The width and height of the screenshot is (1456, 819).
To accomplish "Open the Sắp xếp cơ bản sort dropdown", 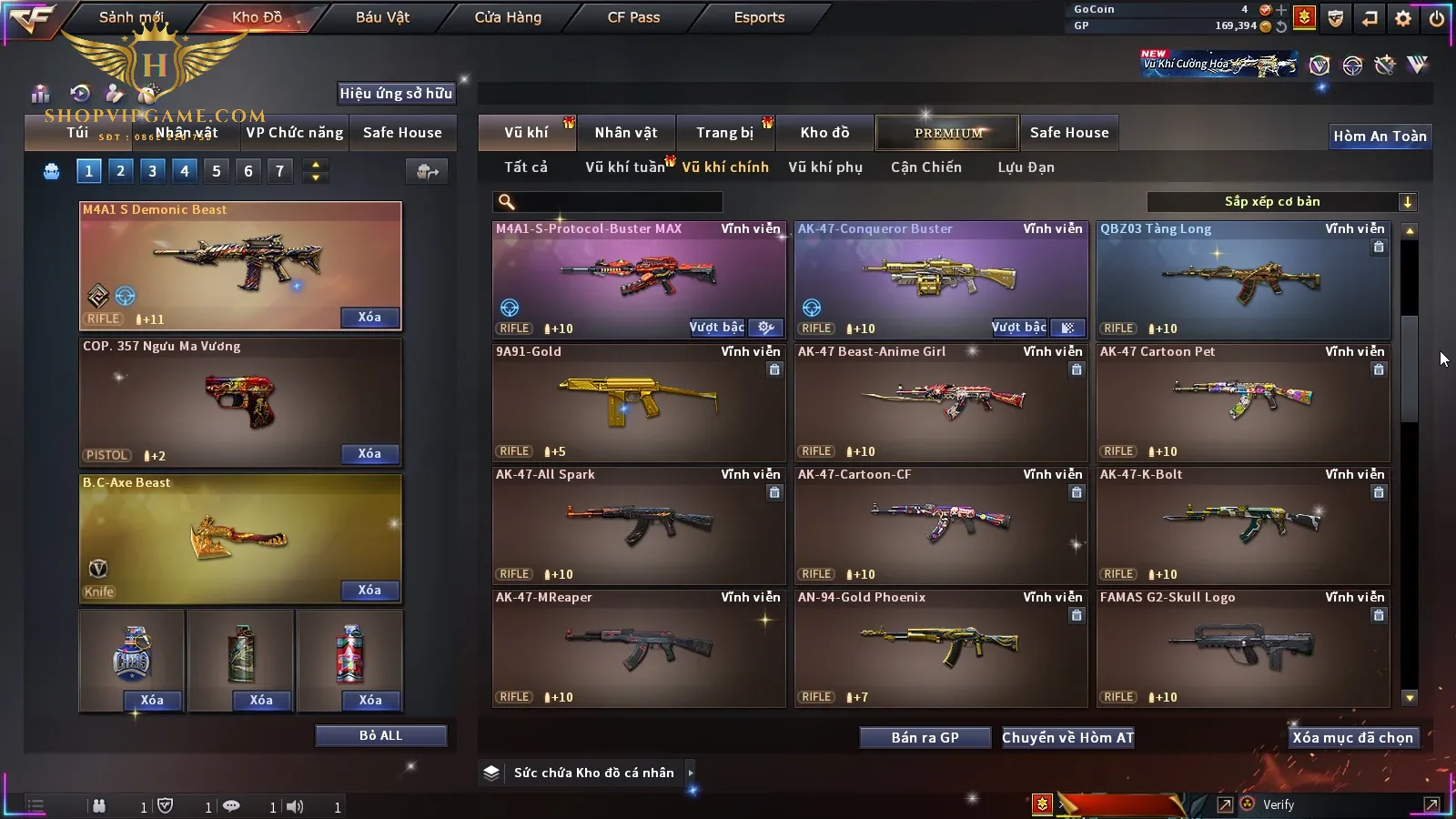I will (x=1281, y=202).
